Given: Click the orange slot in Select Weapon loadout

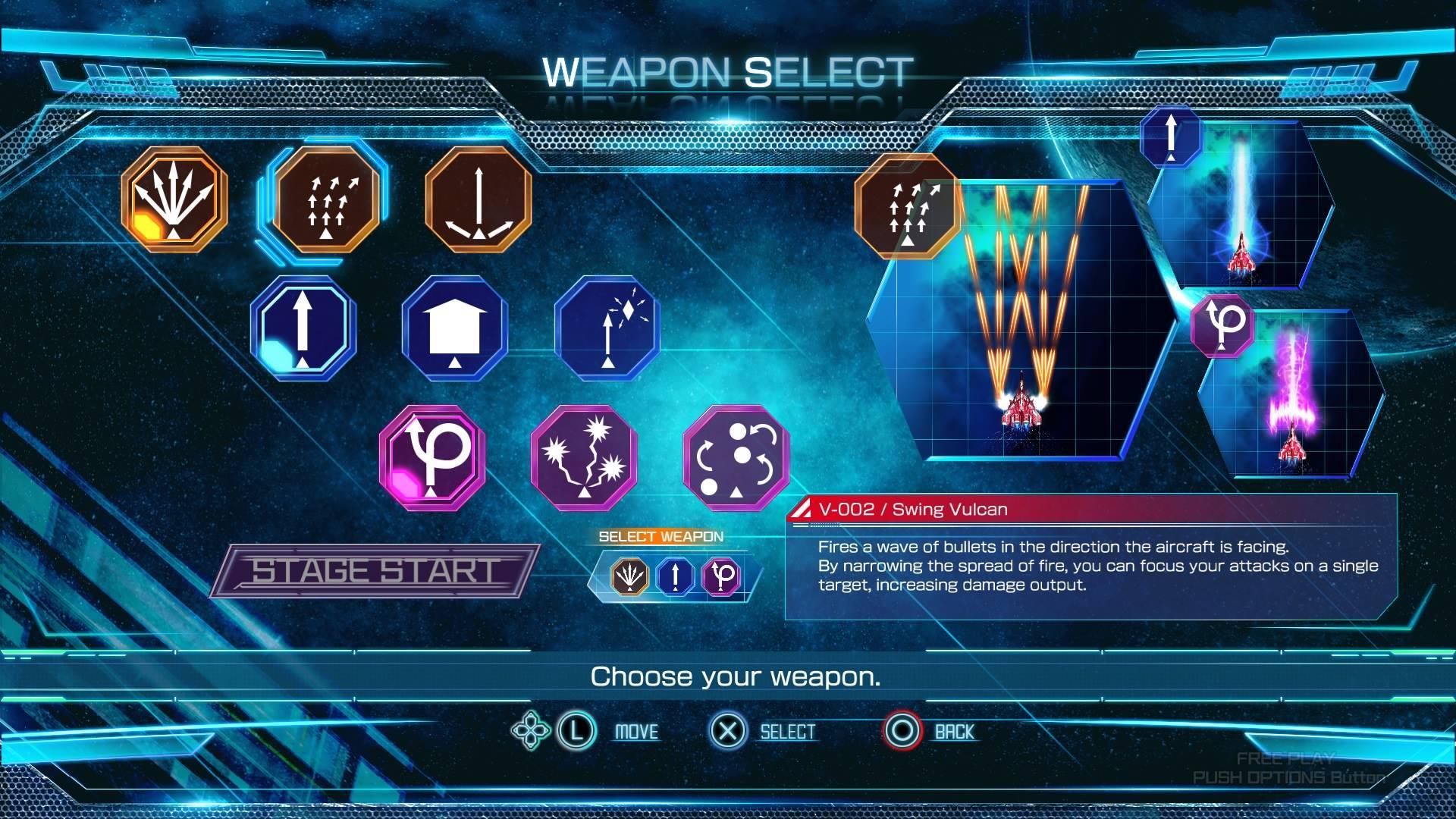Looking at the screenshot, I should (629, 576).
